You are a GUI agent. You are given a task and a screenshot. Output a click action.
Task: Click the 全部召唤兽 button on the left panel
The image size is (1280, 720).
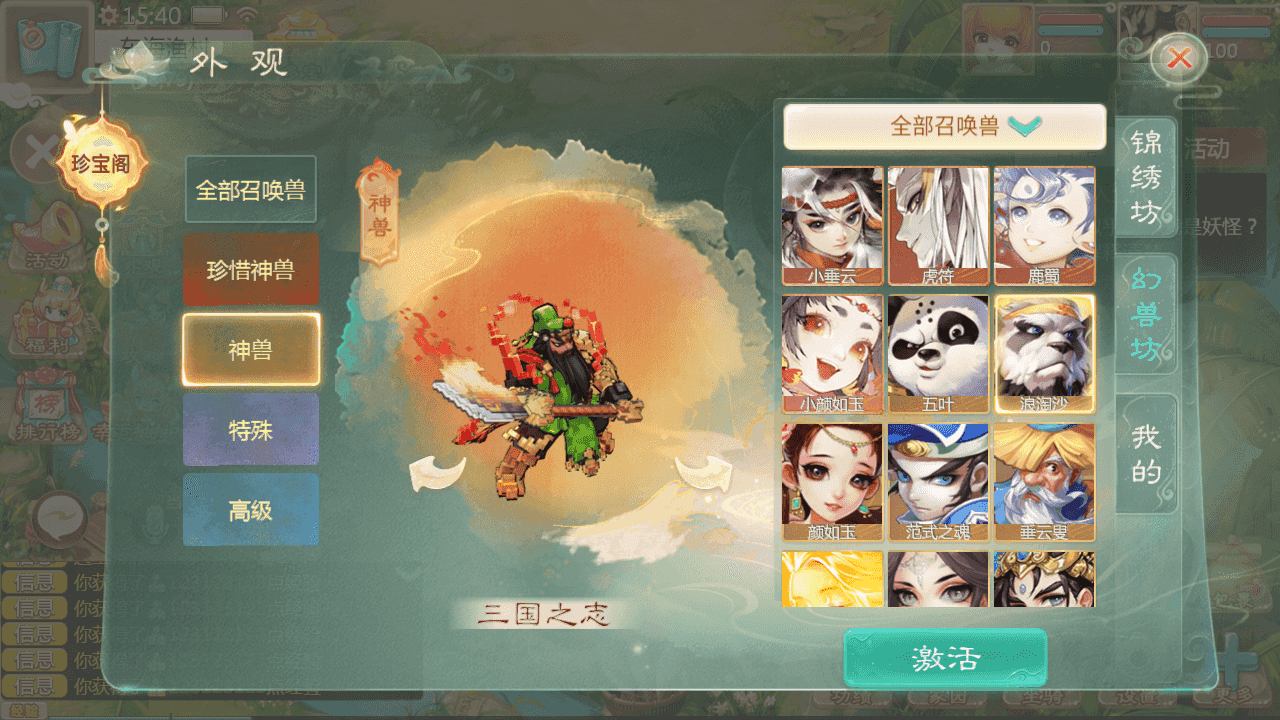coord(250,189)
